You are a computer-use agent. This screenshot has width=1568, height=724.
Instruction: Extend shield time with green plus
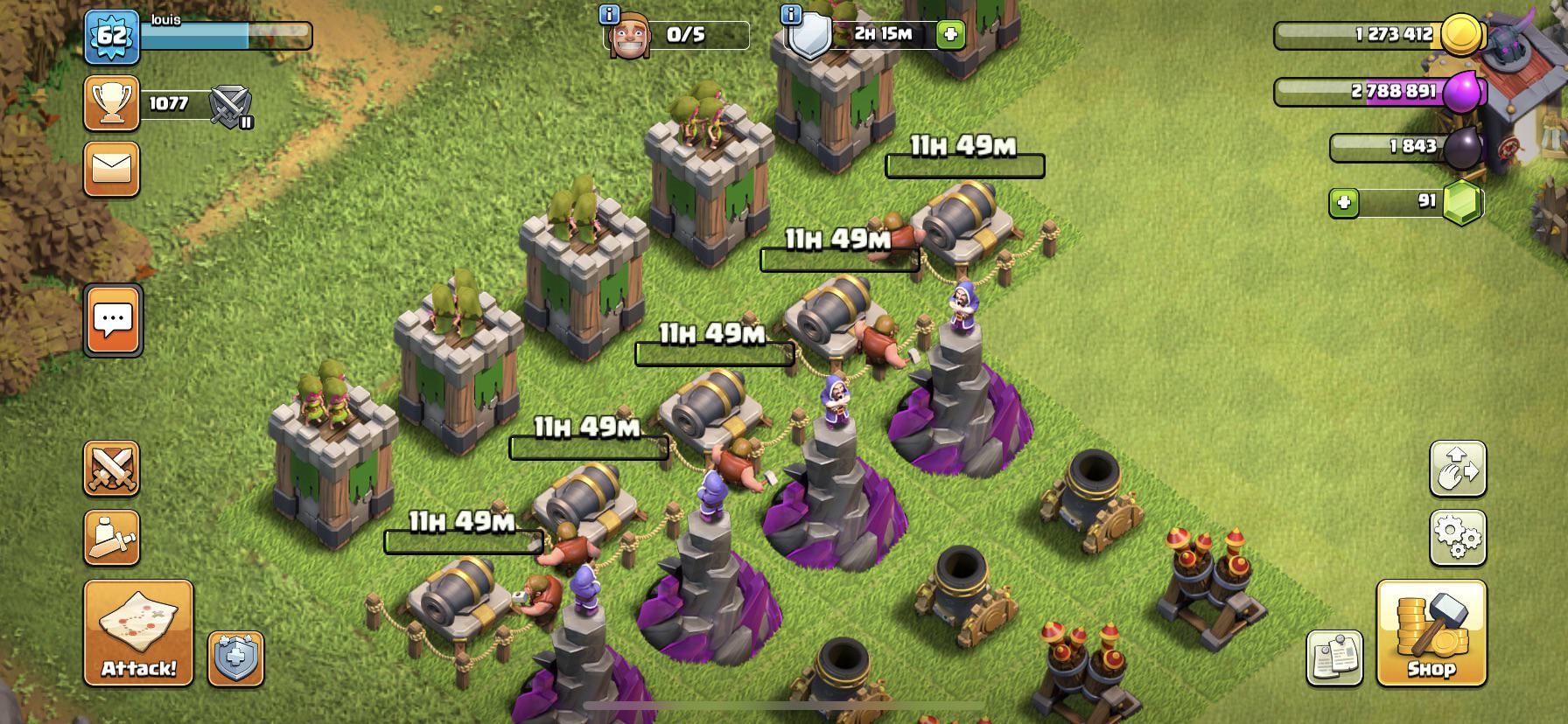pos(950,35)
